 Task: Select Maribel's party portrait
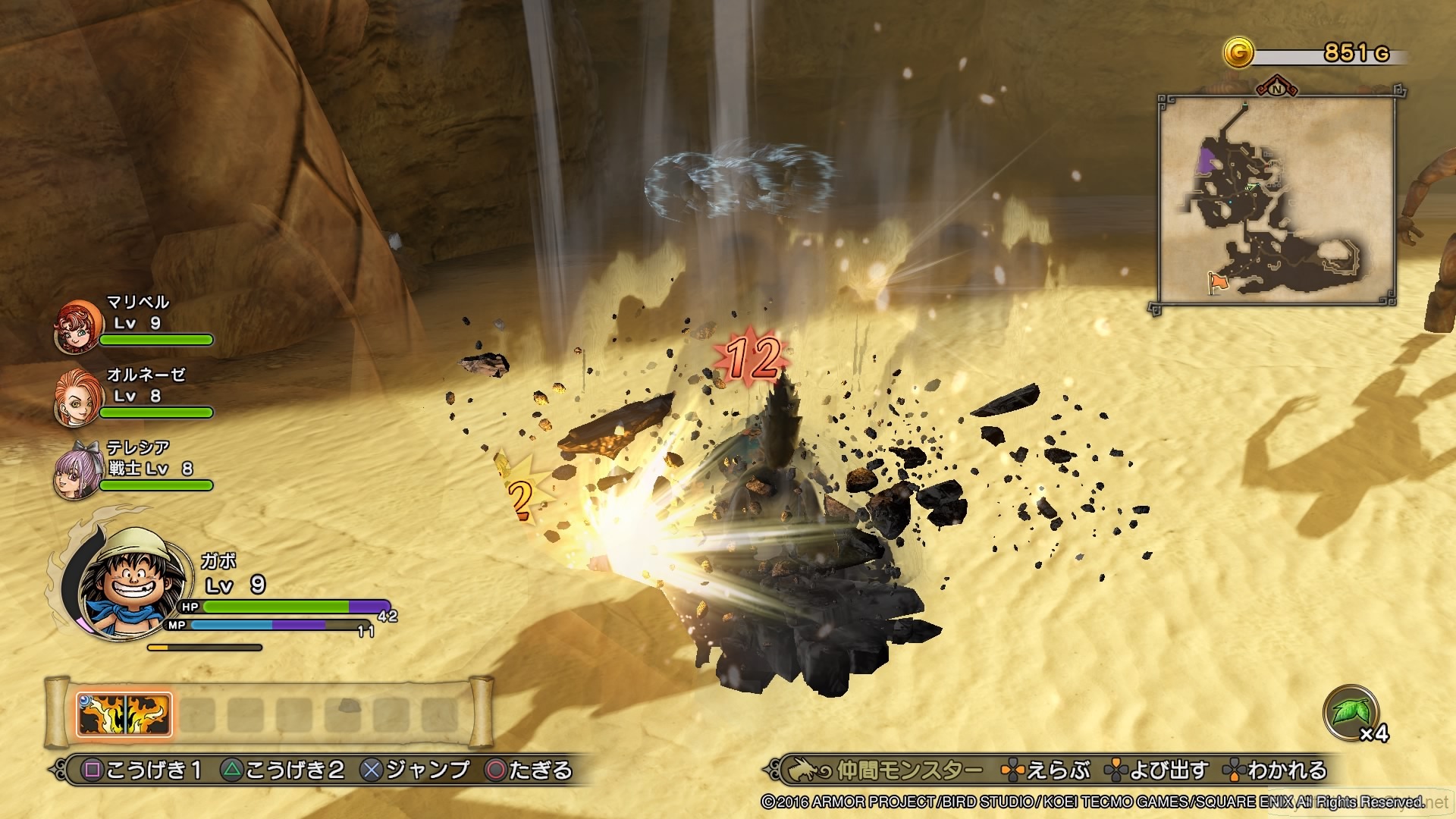coord(77,326)
